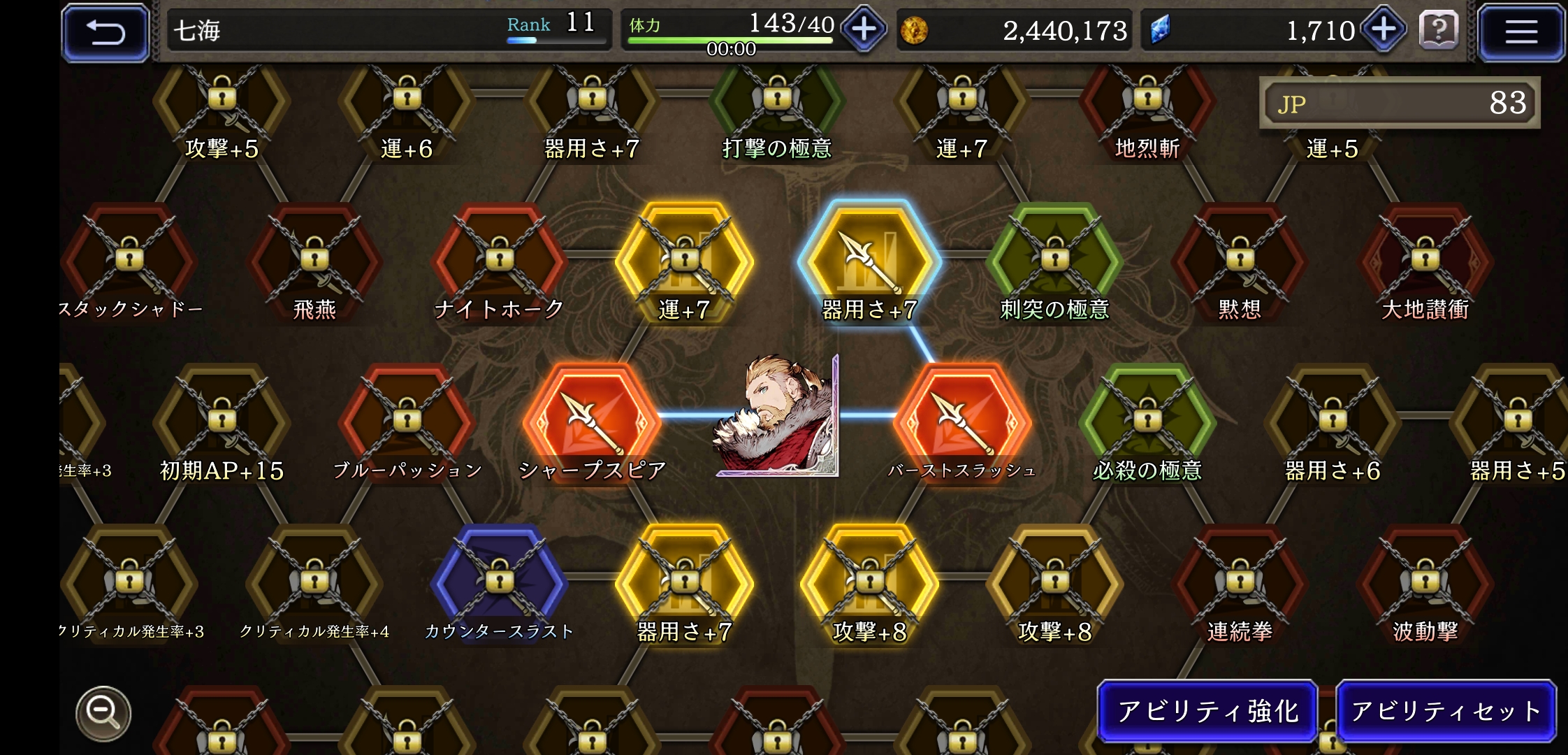
Task: Select the locked 刺突の極意 node
Action: (1054, 260)
